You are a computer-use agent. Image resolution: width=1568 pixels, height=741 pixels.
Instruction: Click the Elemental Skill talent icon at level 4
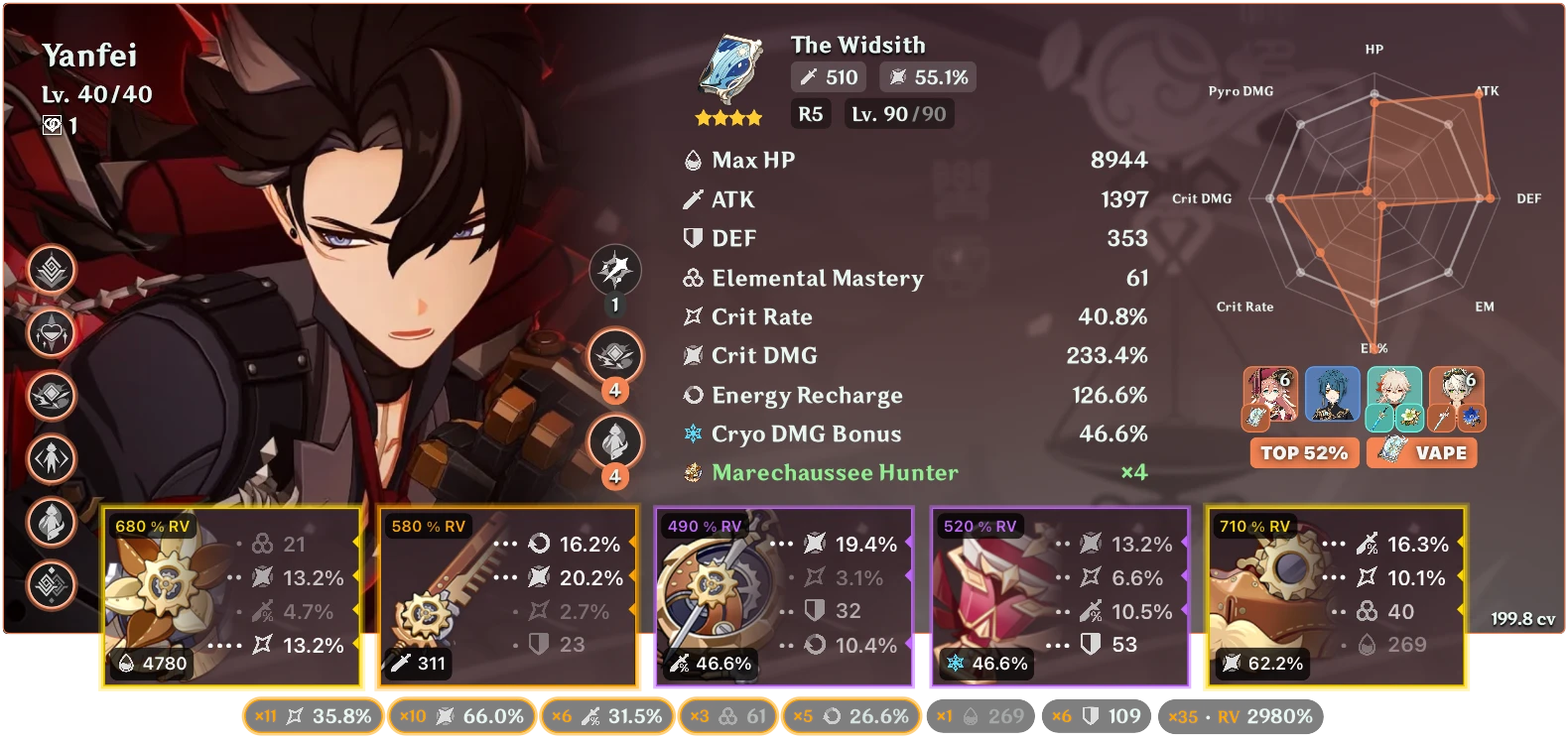[x=615, y=352]
